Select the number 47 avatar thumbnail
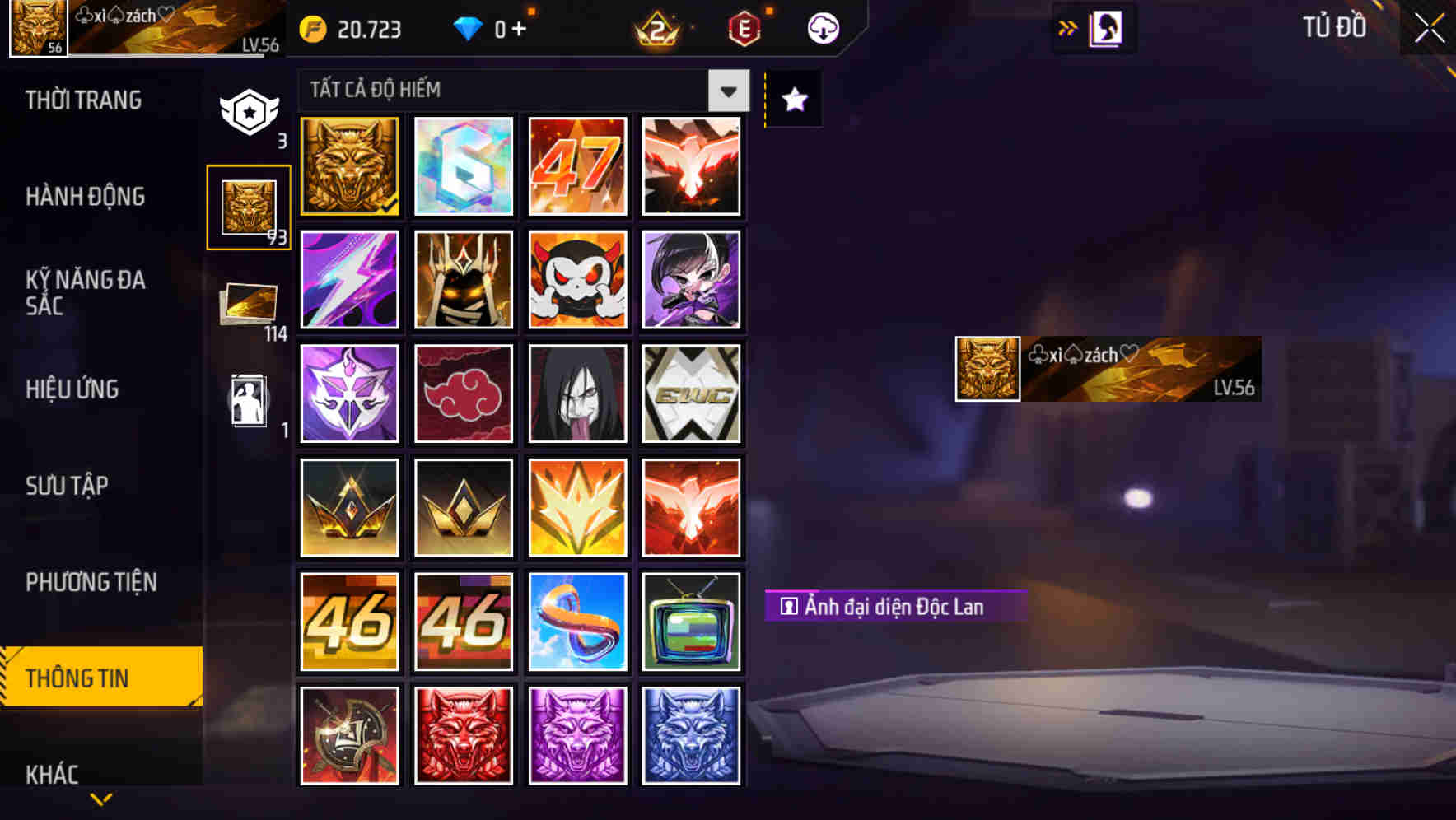The width and height of the screenshot is (1456, 820). 577,166
